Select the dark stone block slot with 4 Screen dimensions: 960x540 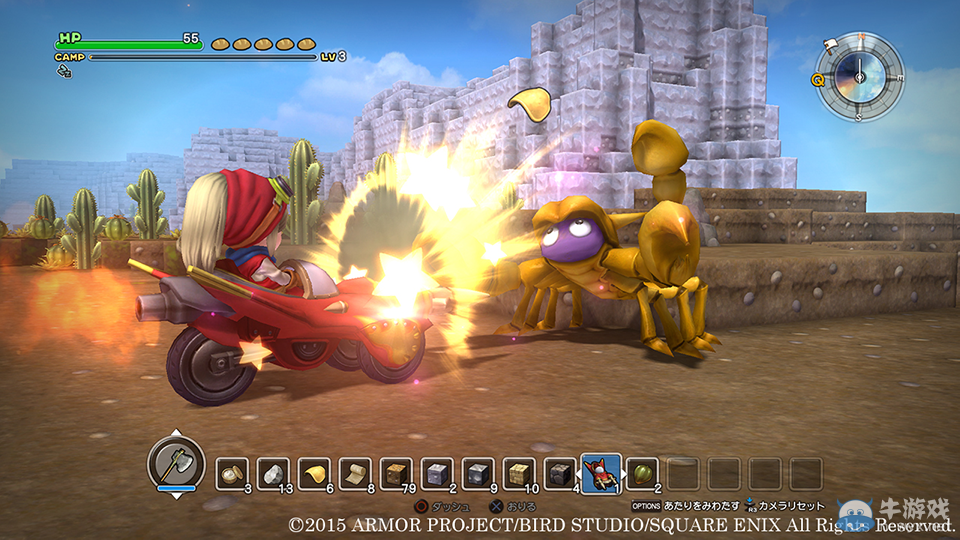pyautogui.click(x=560, y=473)
